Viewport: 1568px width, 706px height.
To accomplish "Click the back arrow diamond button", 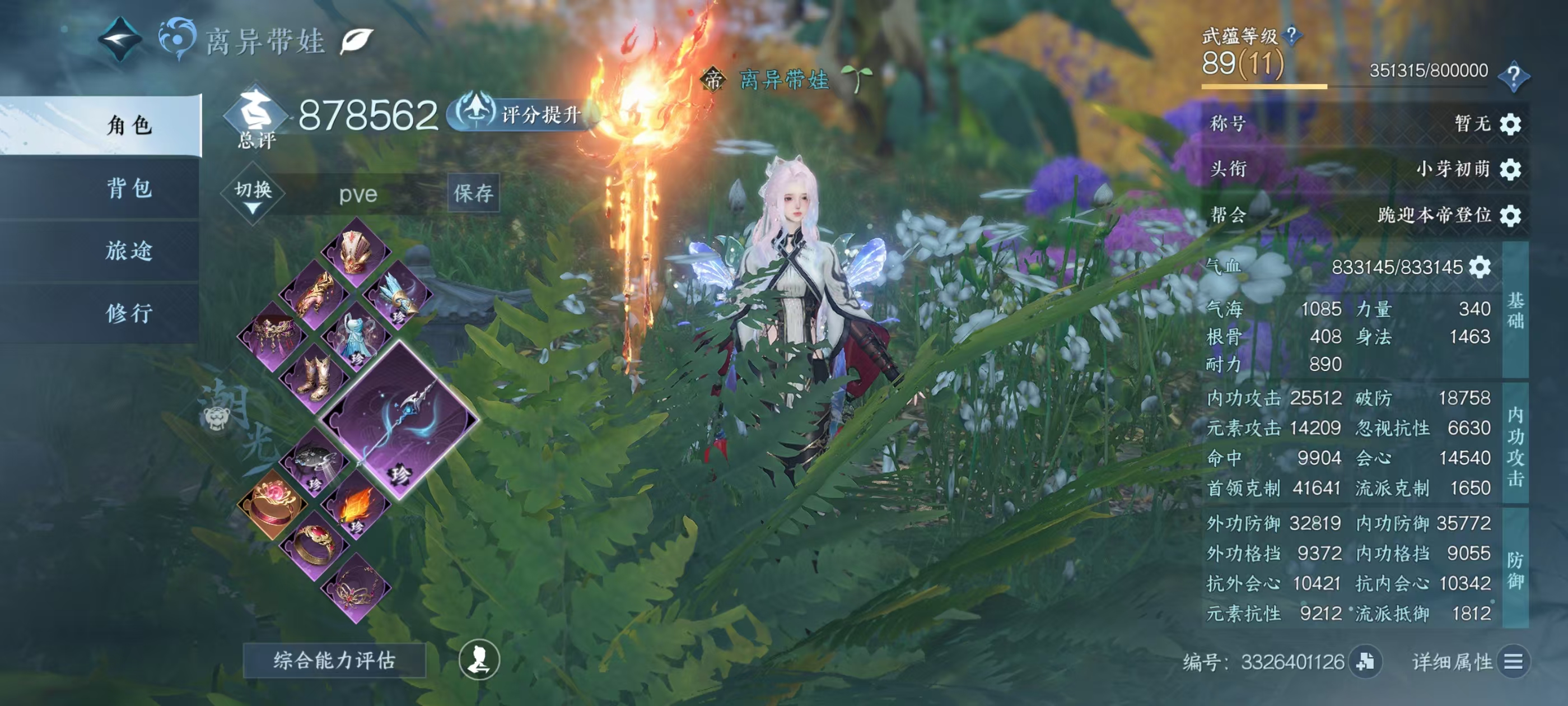I will (120, 40).
